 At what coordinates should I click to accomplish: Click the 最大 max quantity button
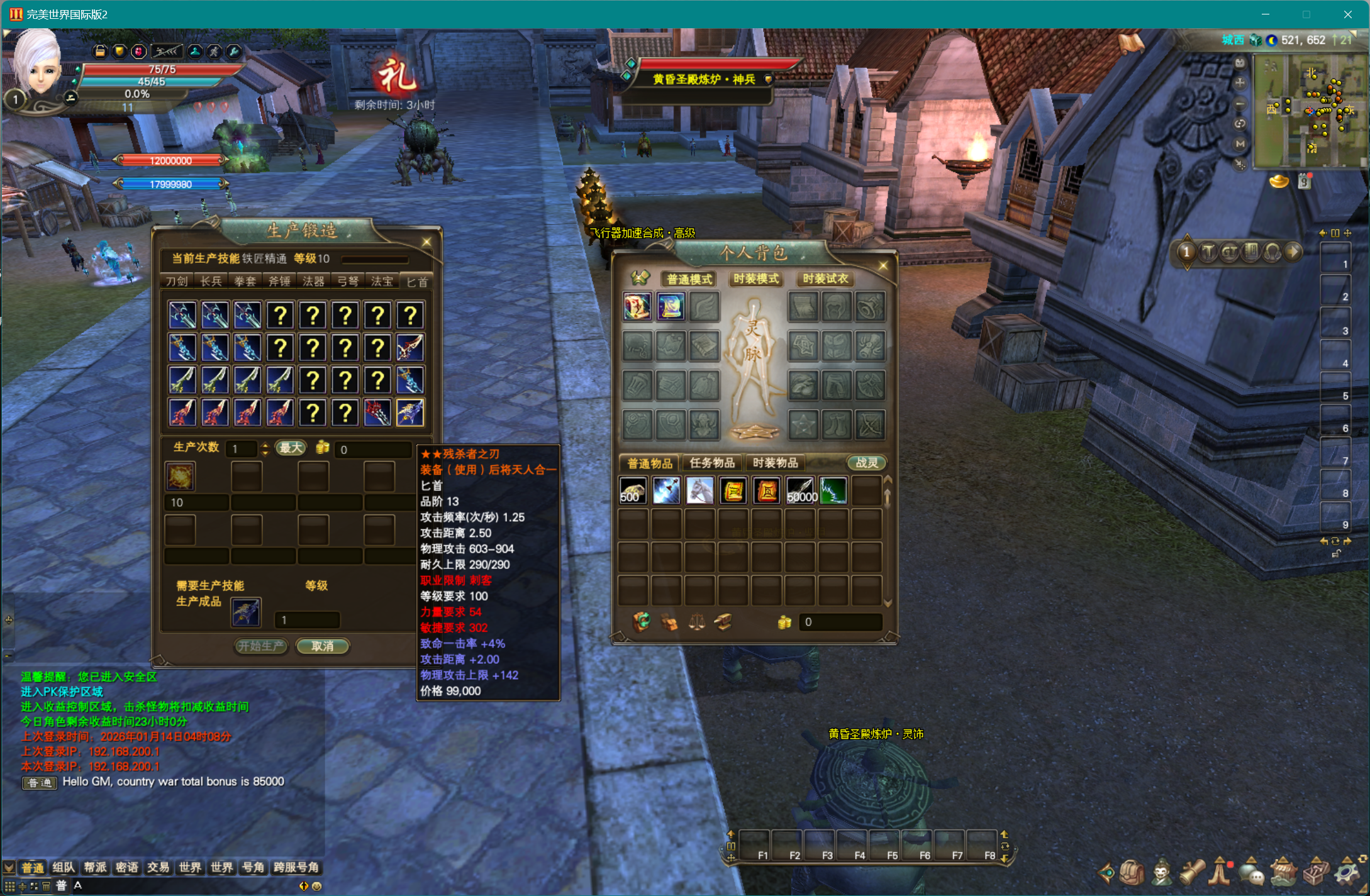coord(291,448)
